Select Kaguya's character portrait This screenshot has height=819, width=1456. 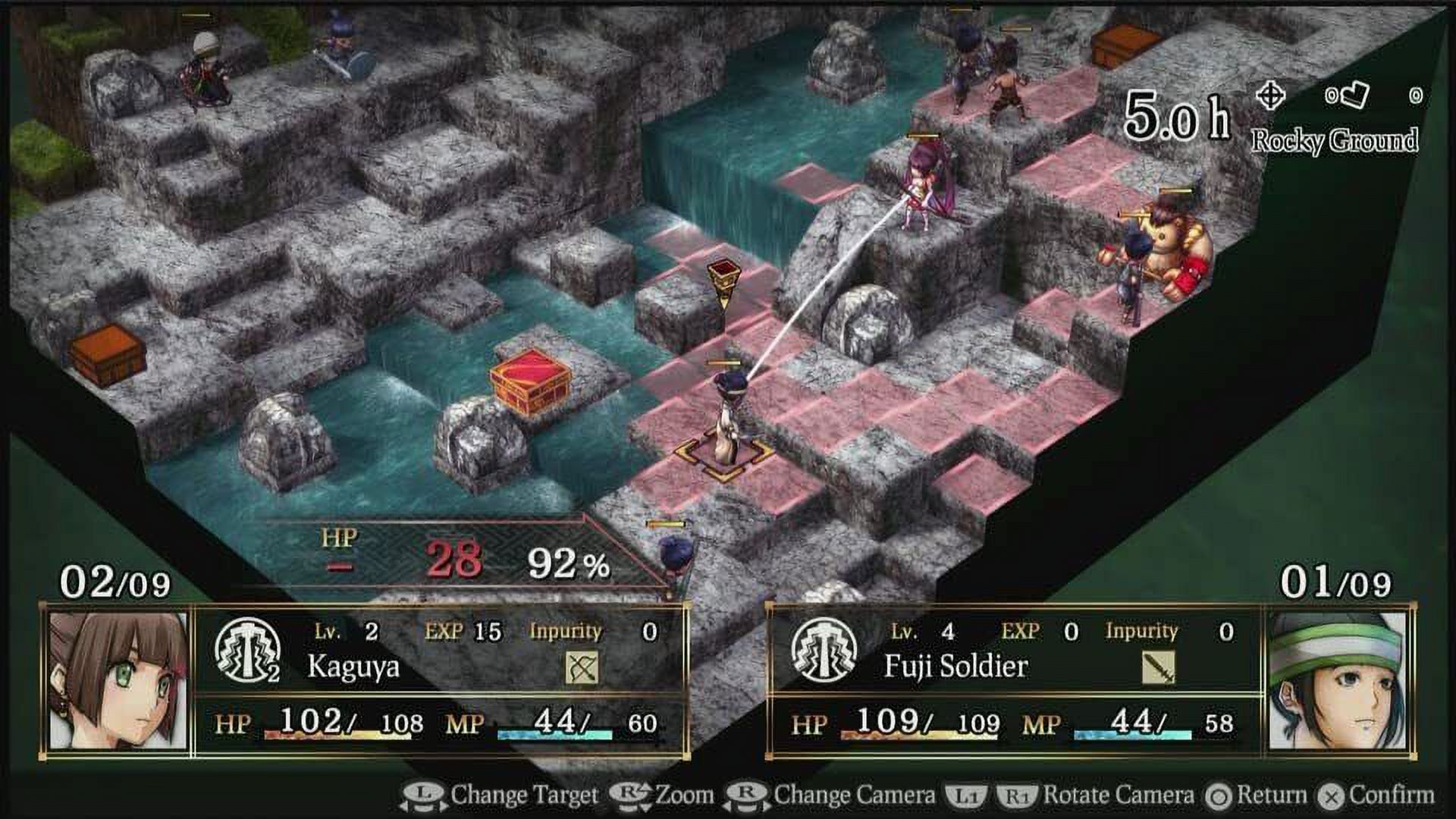[x=118, y=680]
